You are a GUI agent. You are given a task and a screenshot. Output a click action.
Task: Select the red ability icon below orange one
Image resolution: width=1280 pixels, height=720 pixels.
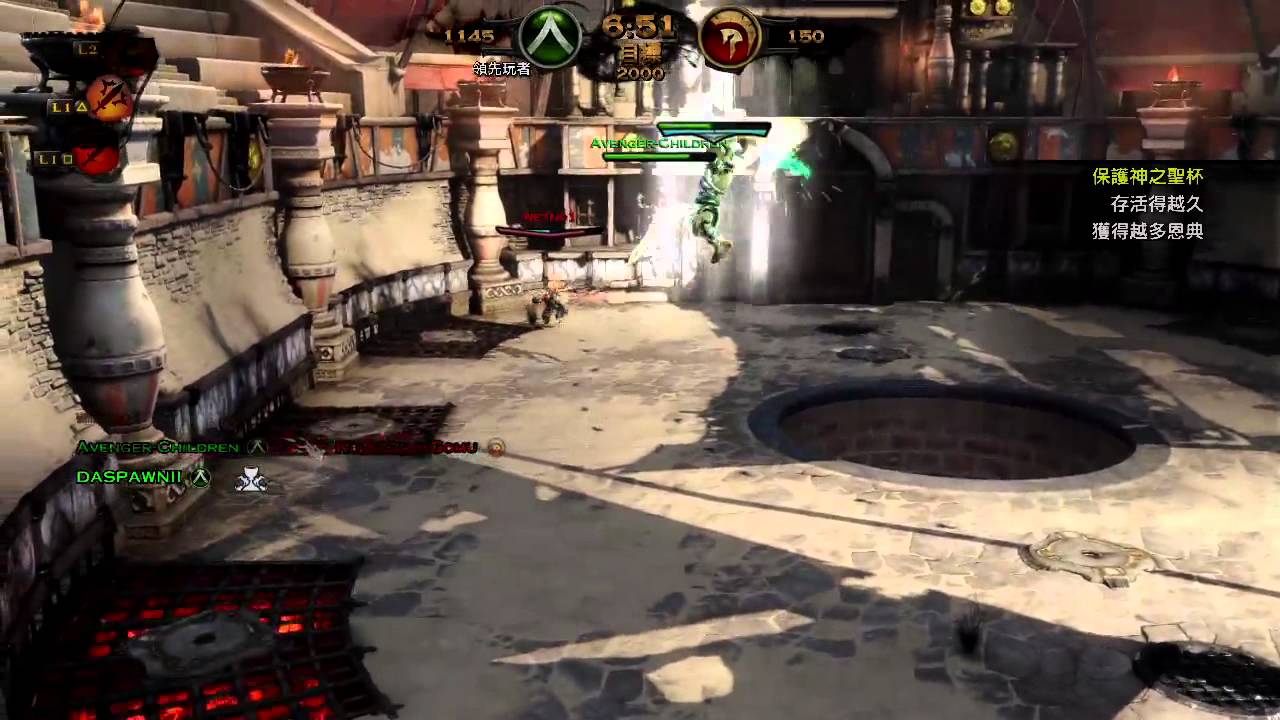click(x=97, y=158)
